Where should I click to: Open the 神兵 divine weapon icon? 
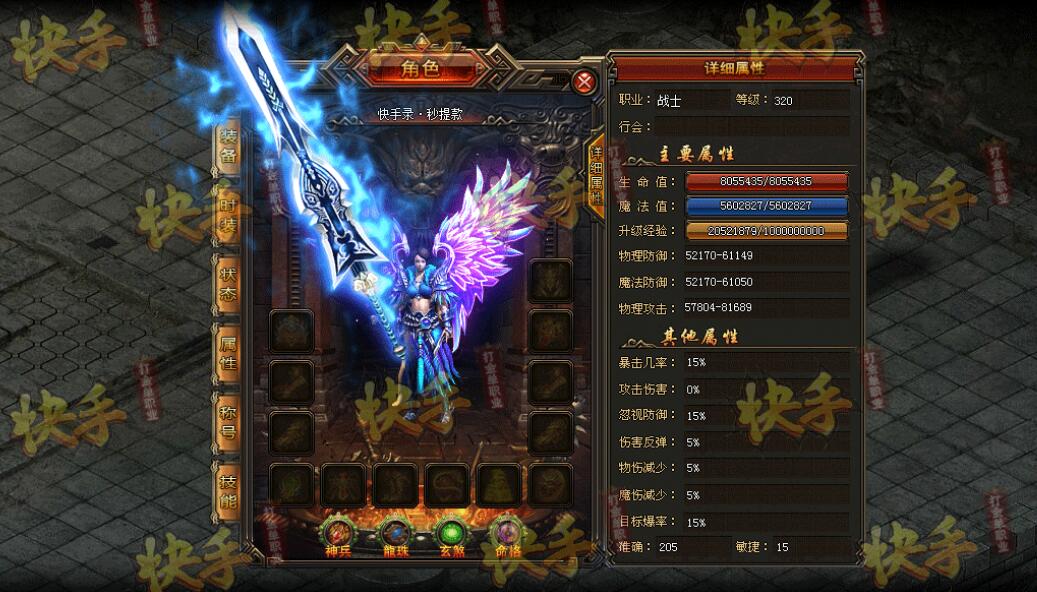tap(340, 533)
